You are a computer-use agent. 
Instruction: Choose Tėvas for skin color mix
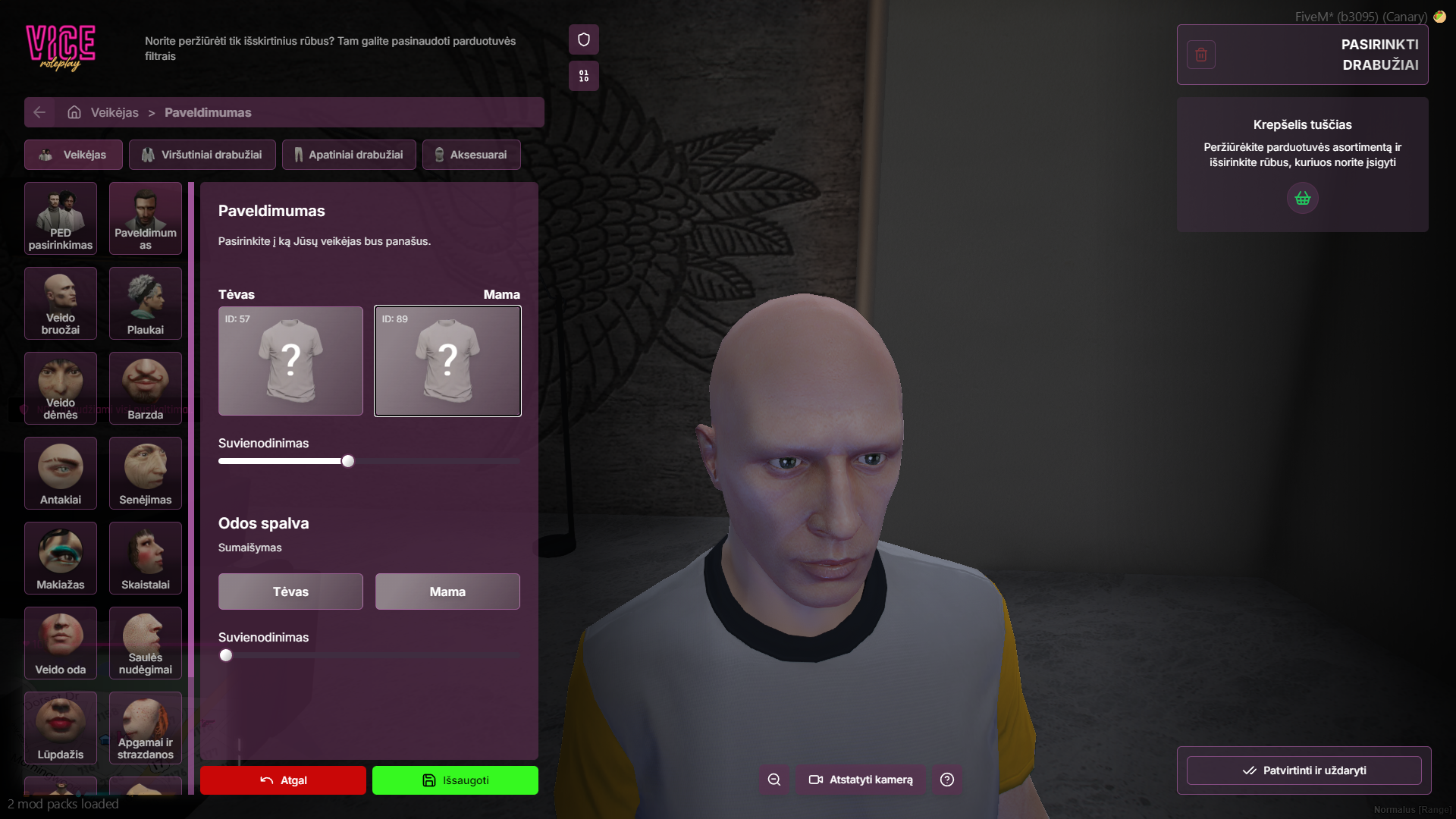click(290, 591)
